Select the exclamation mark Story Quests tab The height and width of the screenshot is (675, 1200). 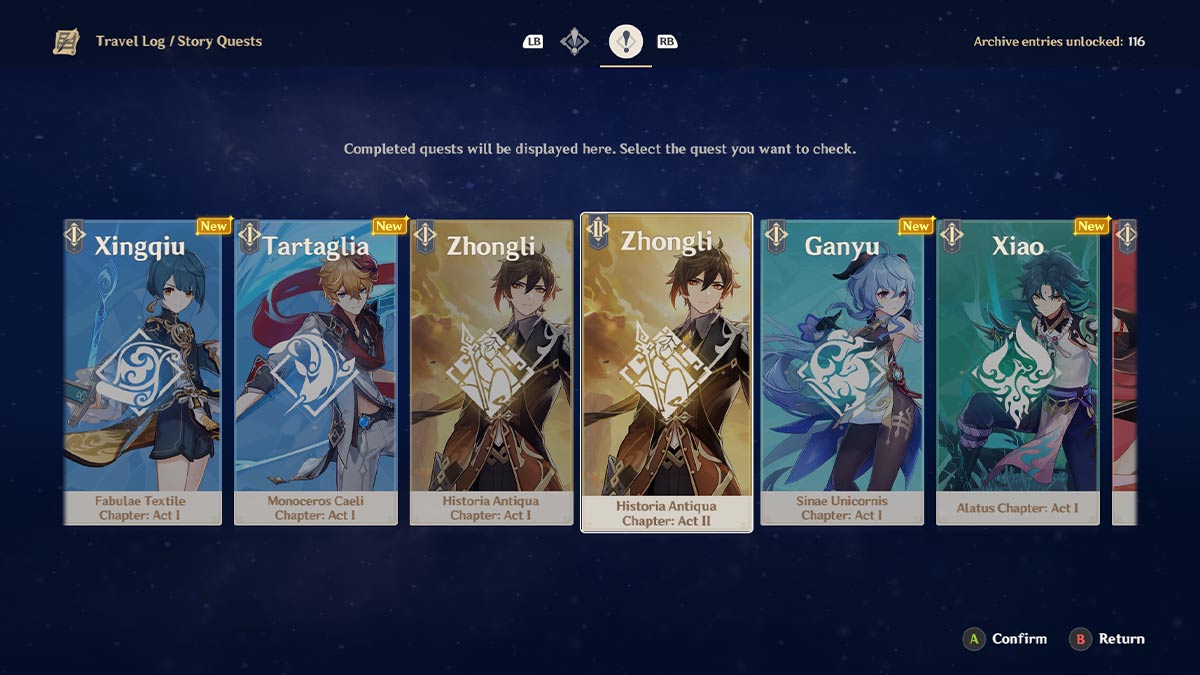[626, 42]
